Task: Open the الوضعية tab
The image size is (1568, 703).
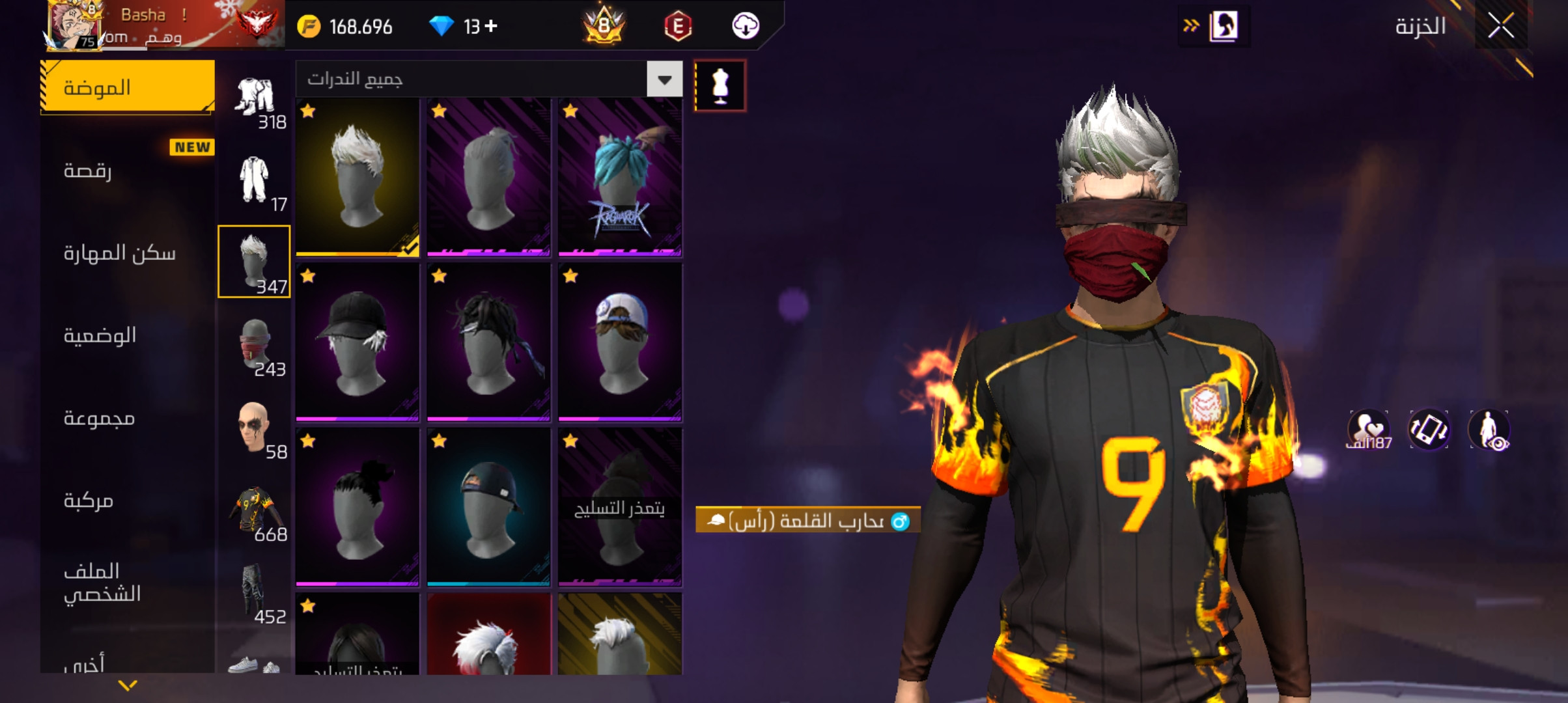Action: coord(128,335)
